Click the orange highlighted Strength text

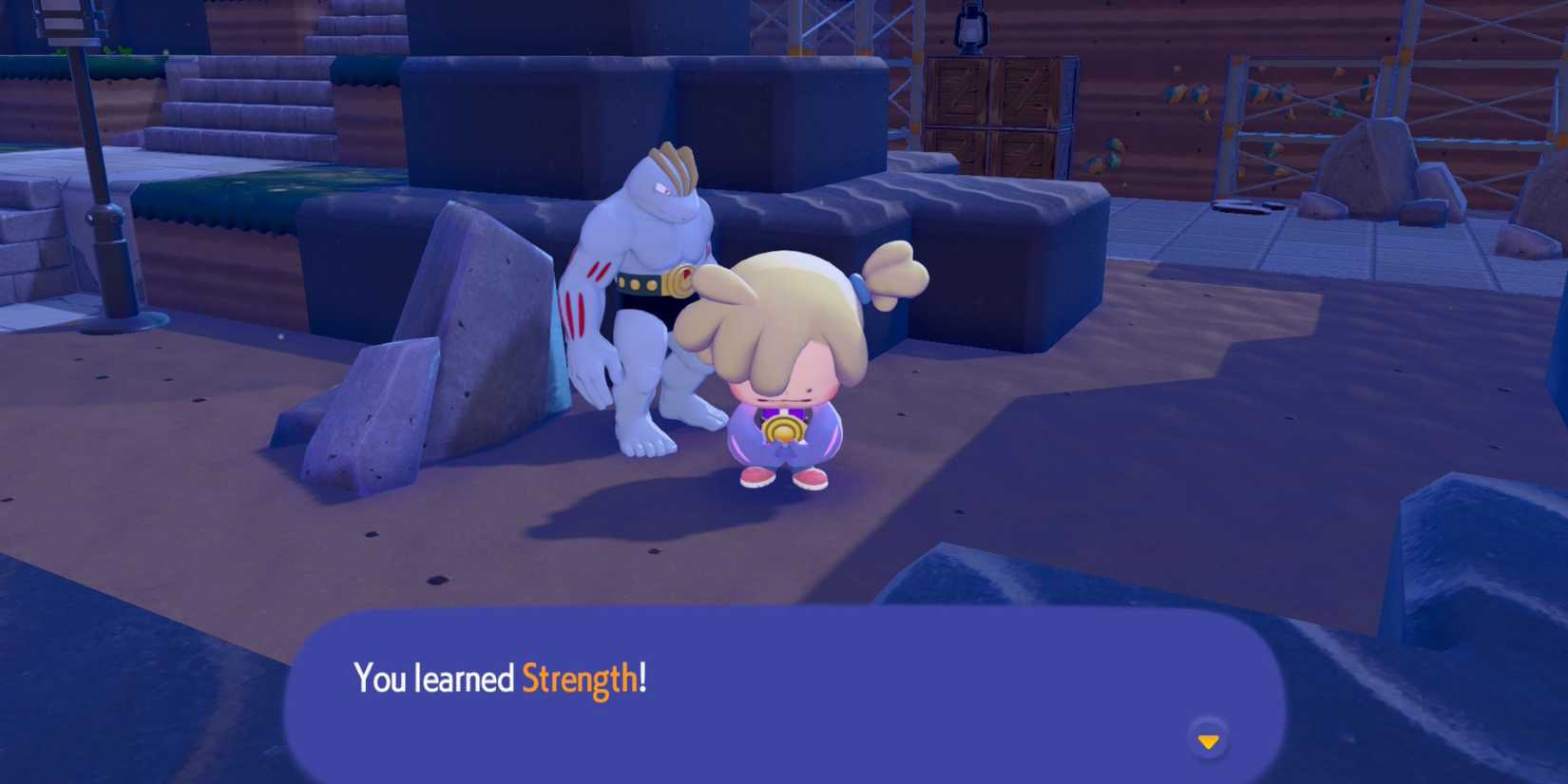(583, 679)
